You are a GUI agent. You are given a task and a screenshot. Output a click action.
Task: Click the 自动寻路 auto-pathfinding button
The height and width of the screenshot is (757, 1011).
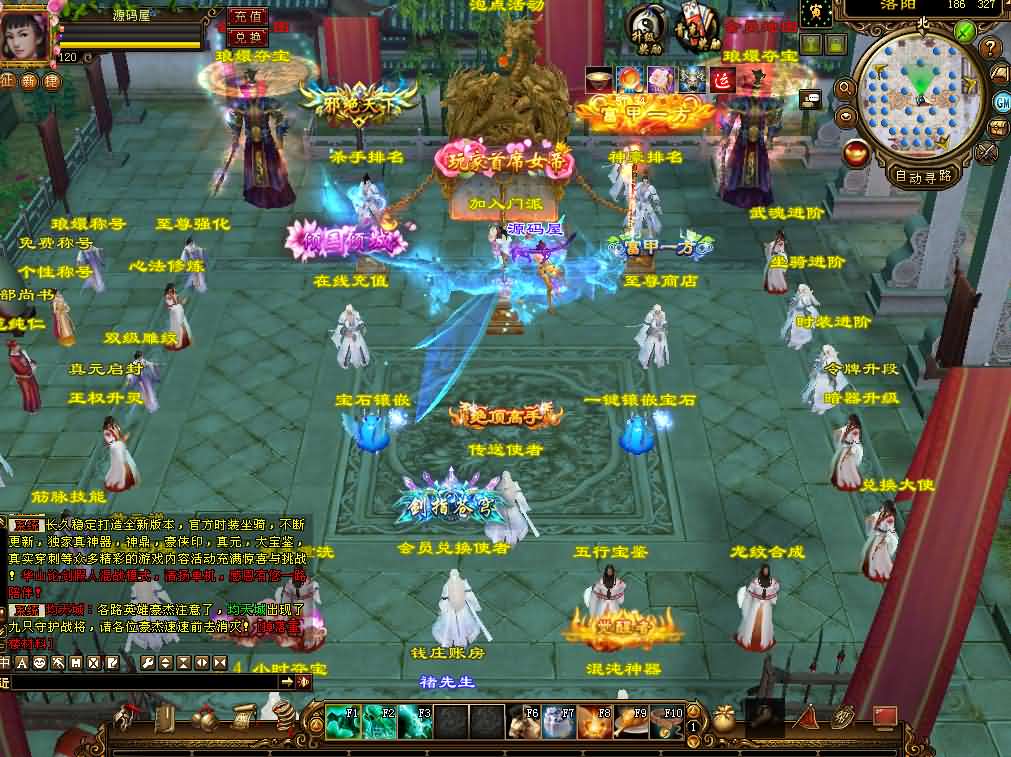click(922, 176)
